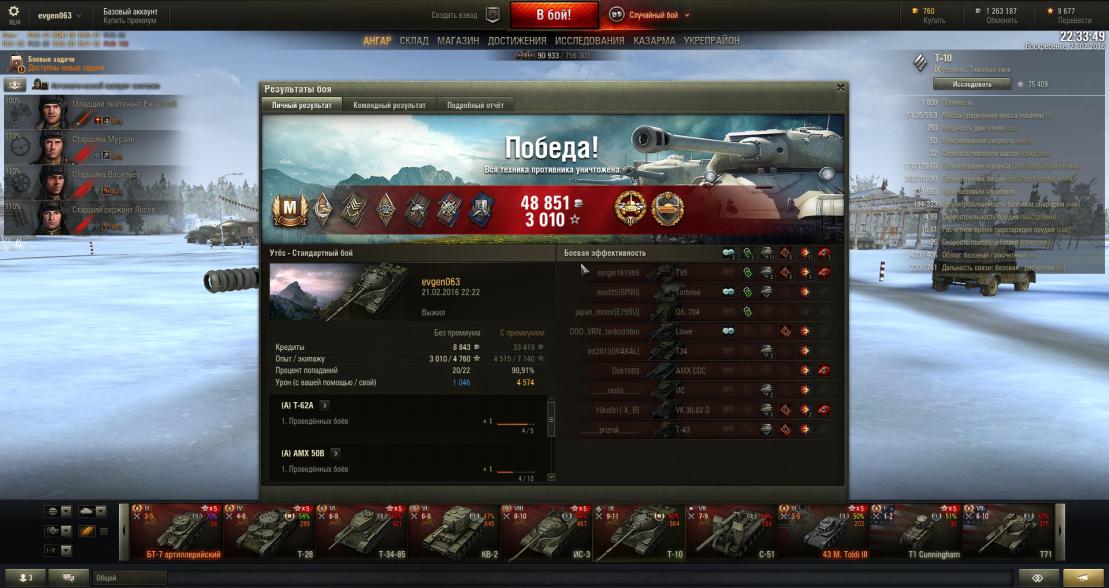The width and height of the screenshot is (1109, 588).
Task: Open the ДОСТИЖЕНИЯ achievements page
Action: (517, 41)
